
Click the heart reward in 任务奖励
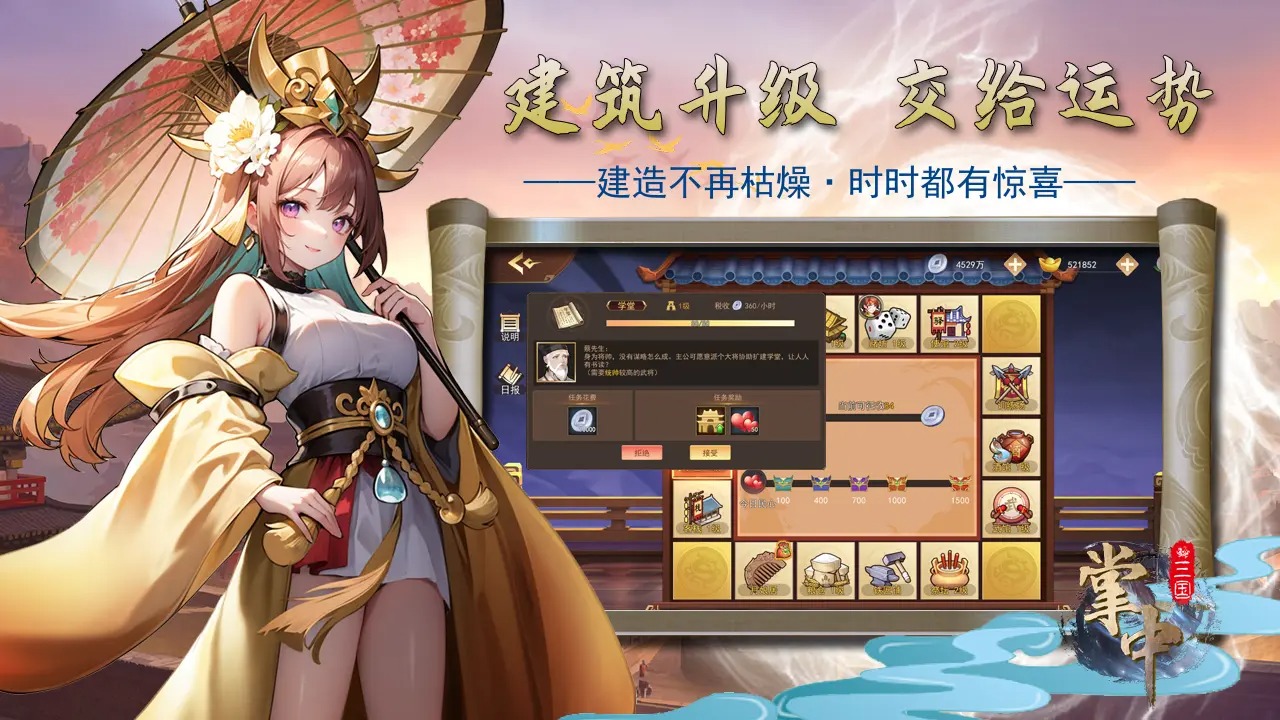tap(747, 421)
